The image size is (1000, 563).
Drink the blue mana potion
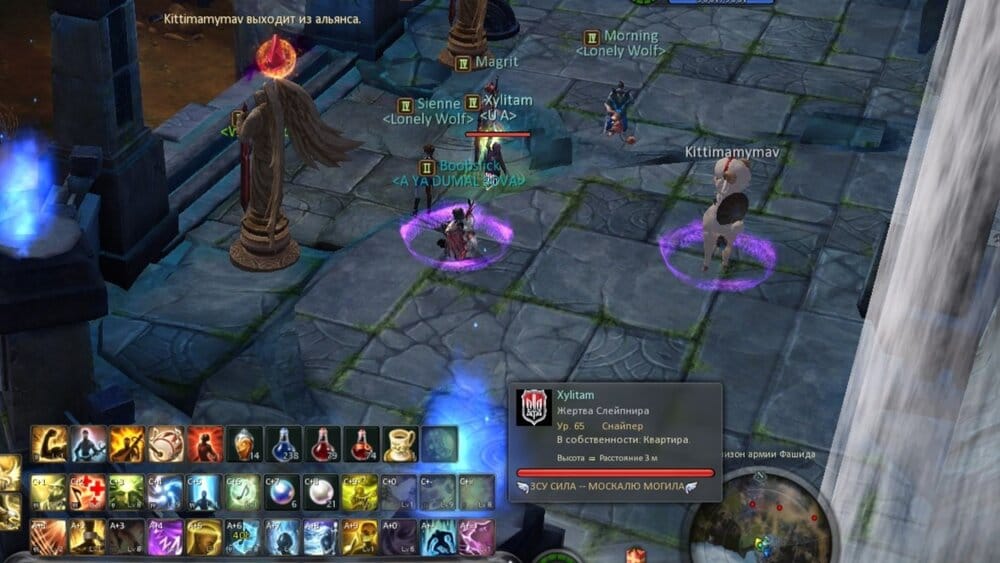(283, 443)
